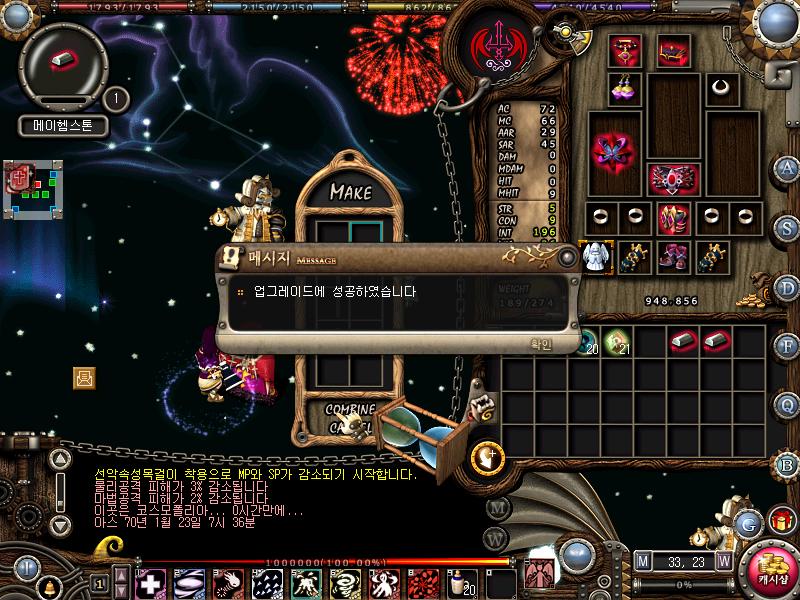This screenshot has width=800, height=600.
Task: Click the round A shortcut button
Action: click(x=788, y=168)
